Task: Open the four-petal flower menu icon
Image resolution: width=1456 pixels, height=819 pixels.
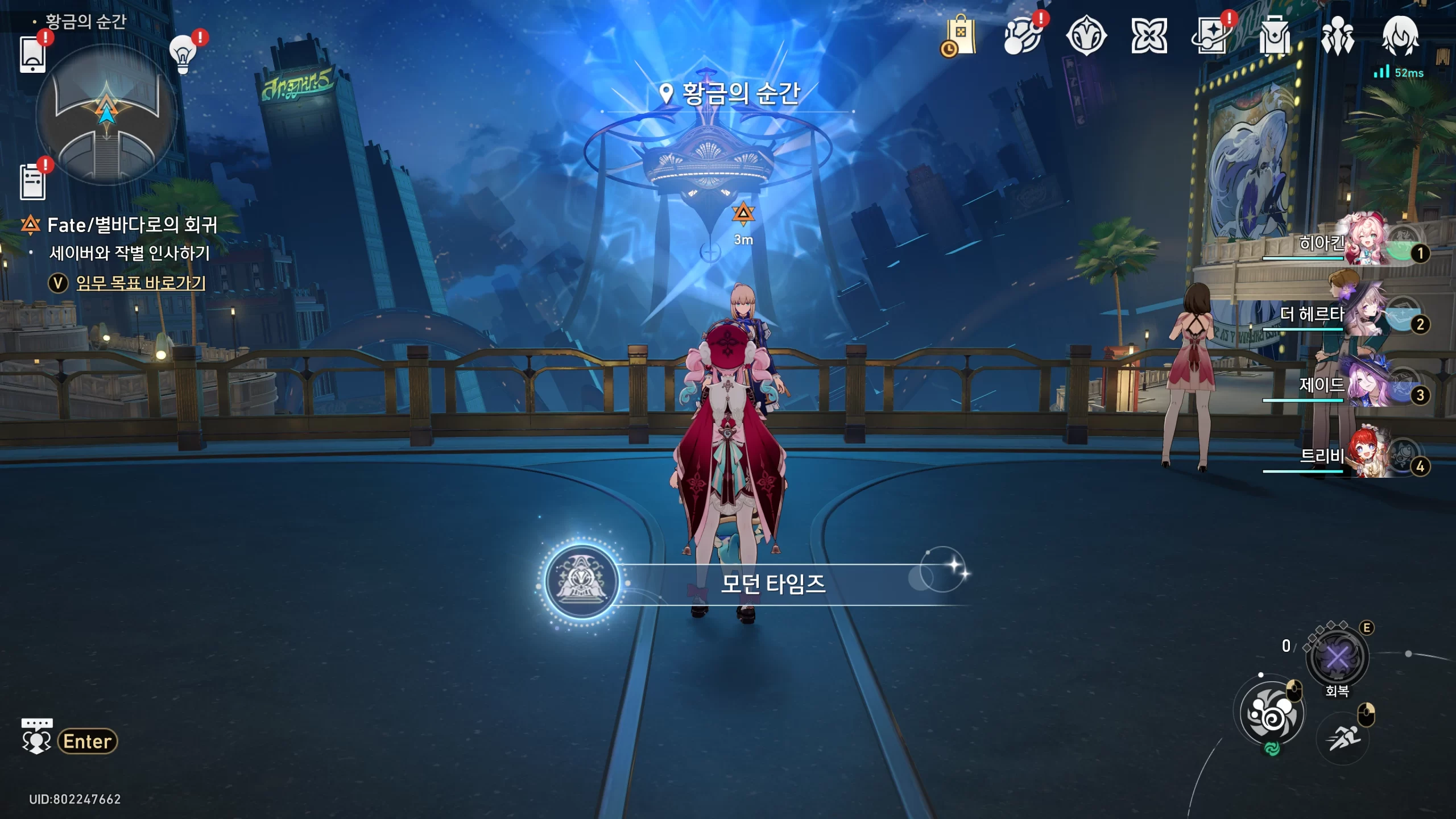Action: coord(1149,36)
